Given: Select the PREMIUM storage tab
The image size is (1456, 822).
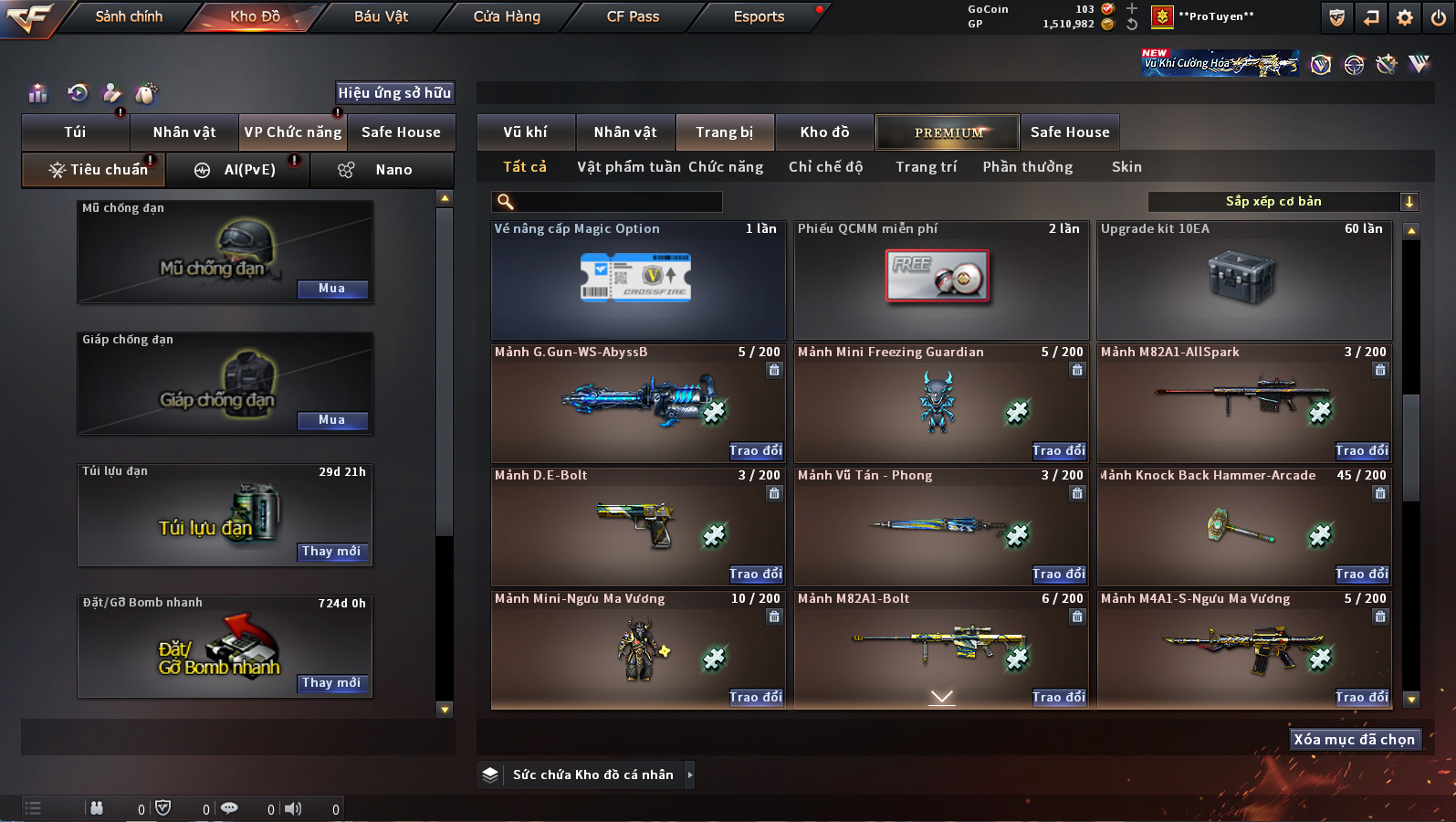Looking at the screenshot, I should tap(948, 132).
